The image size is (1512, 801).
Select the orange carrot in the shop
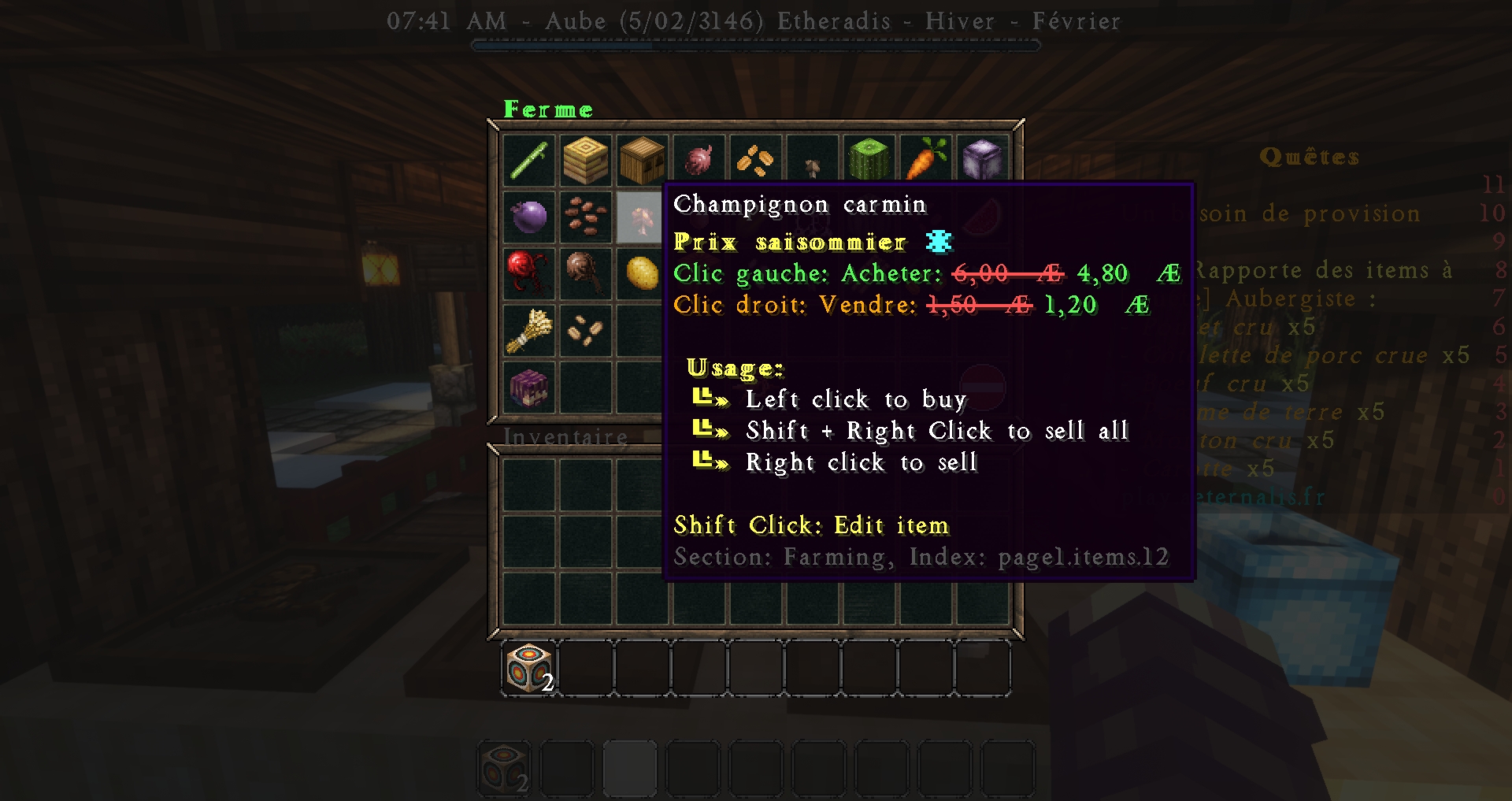925,160
